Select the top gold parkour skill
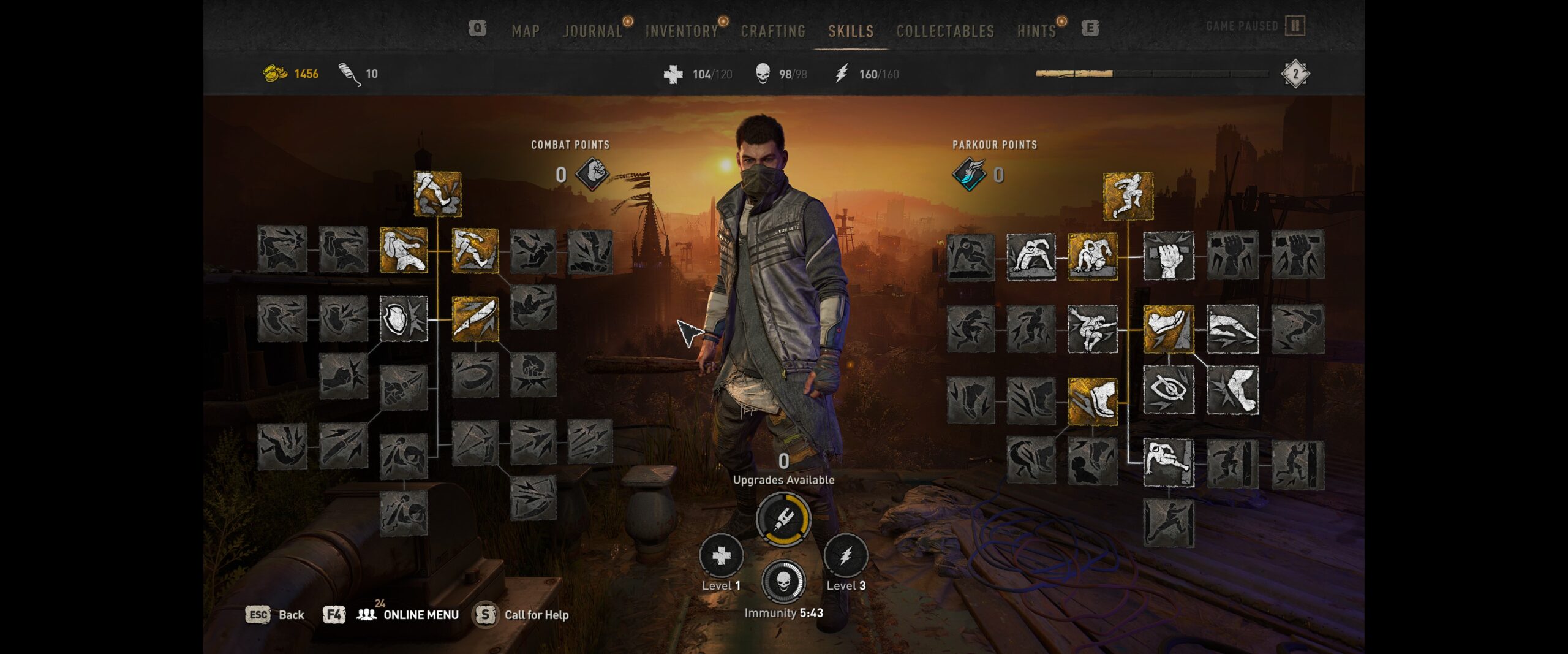The image size is (1568, 654). coord(1128,196)
